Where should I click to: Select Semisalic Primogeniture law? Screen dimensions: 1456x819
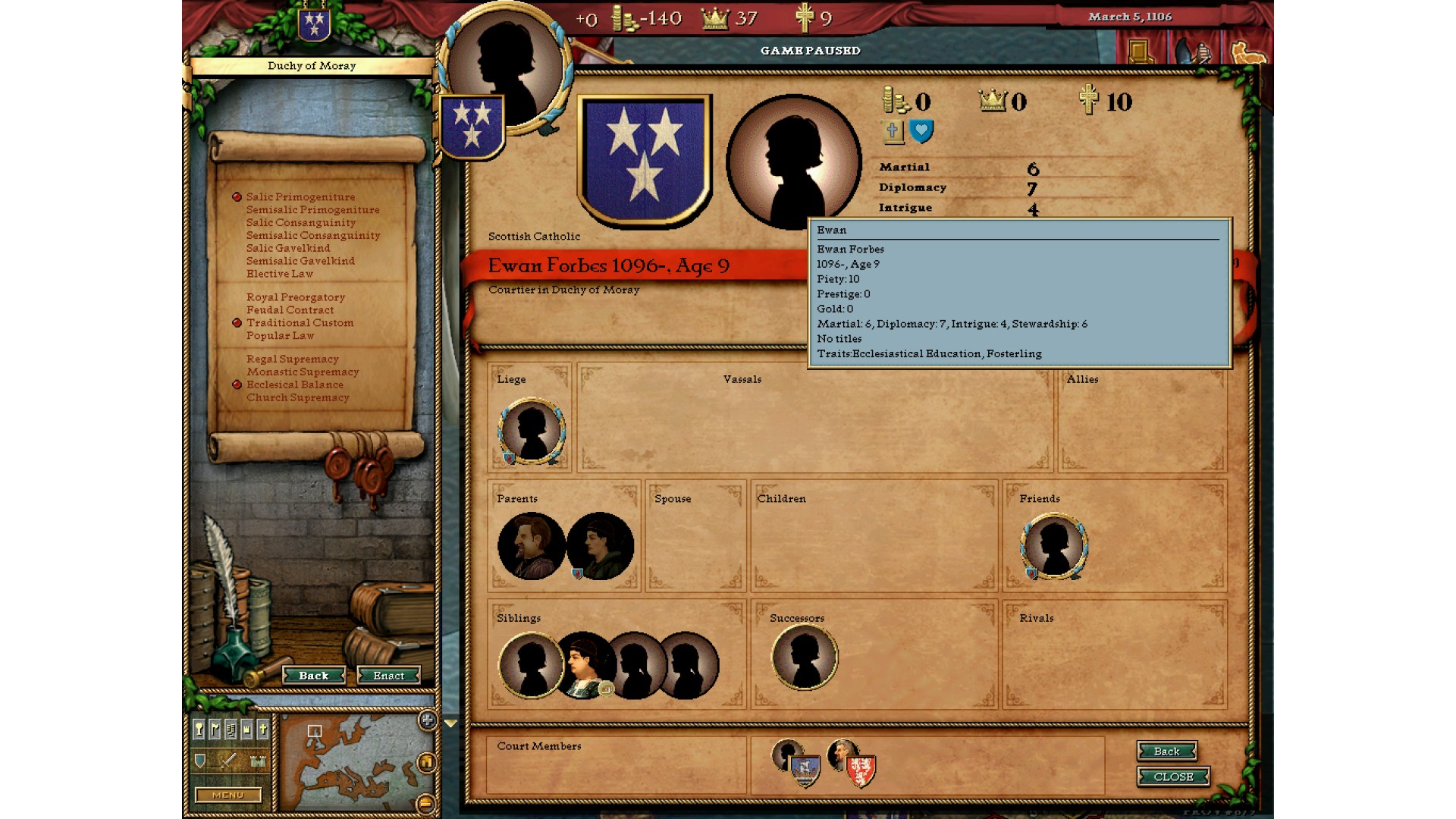click(x=312, y=210)
